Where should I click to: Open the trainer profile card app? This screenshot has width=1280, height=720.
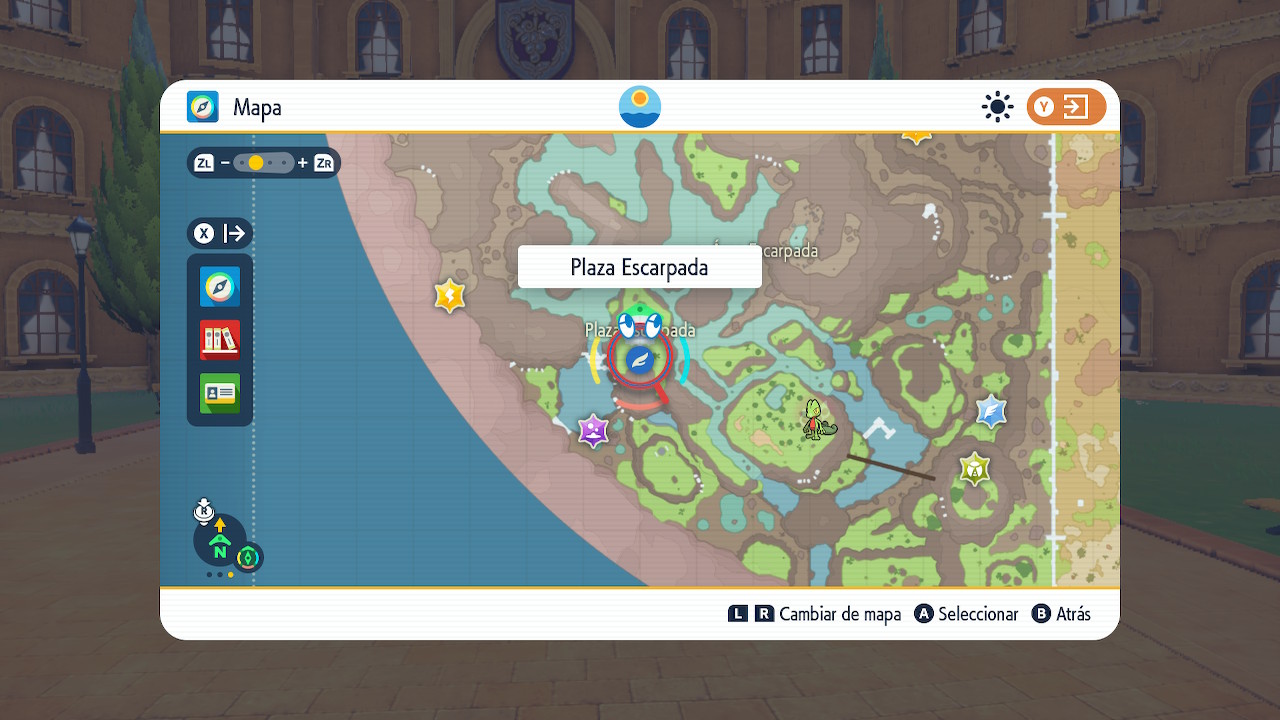coord(220,393)
